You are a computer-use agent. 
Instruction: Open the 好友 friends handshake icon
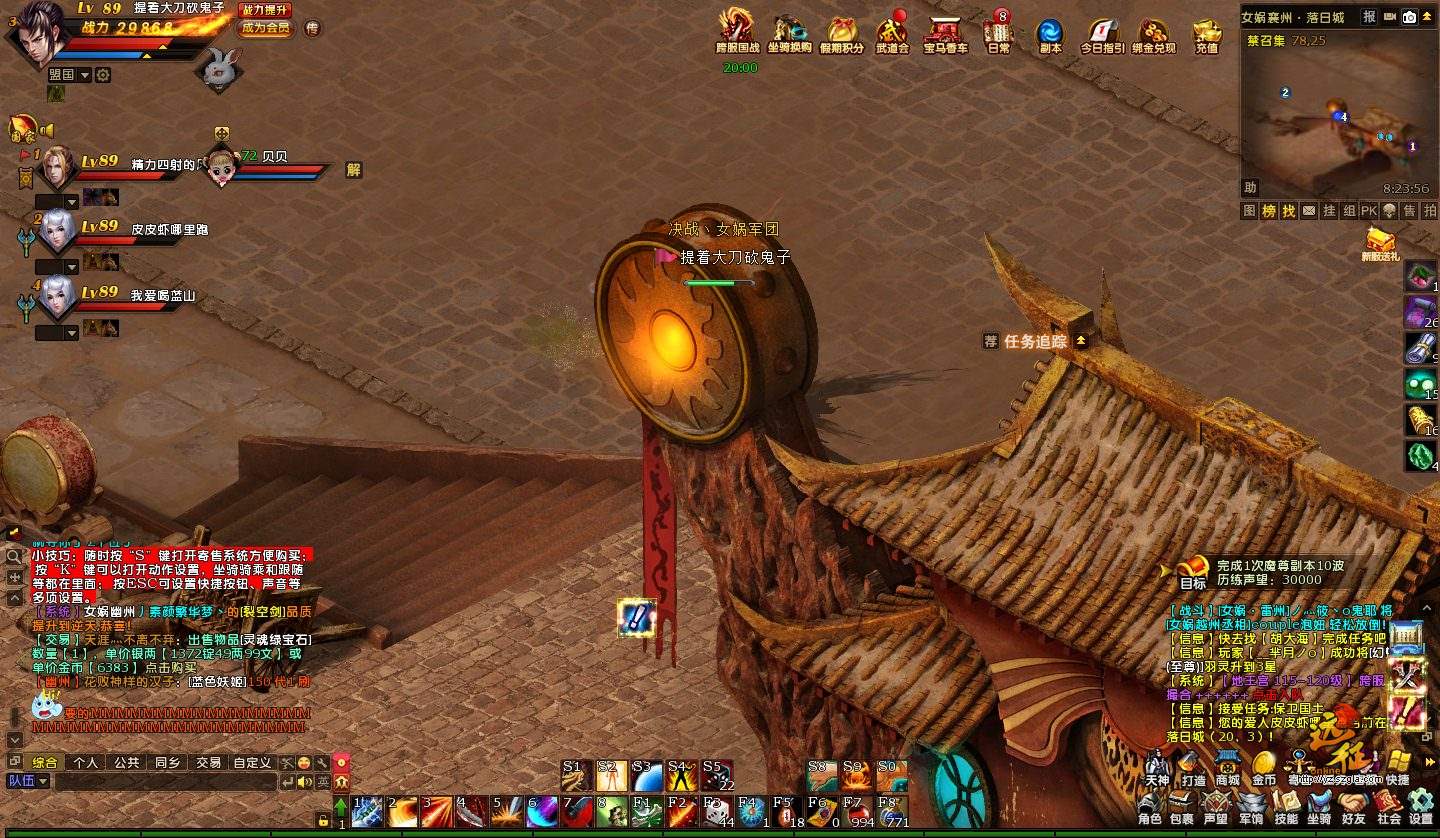point(1354,806)
